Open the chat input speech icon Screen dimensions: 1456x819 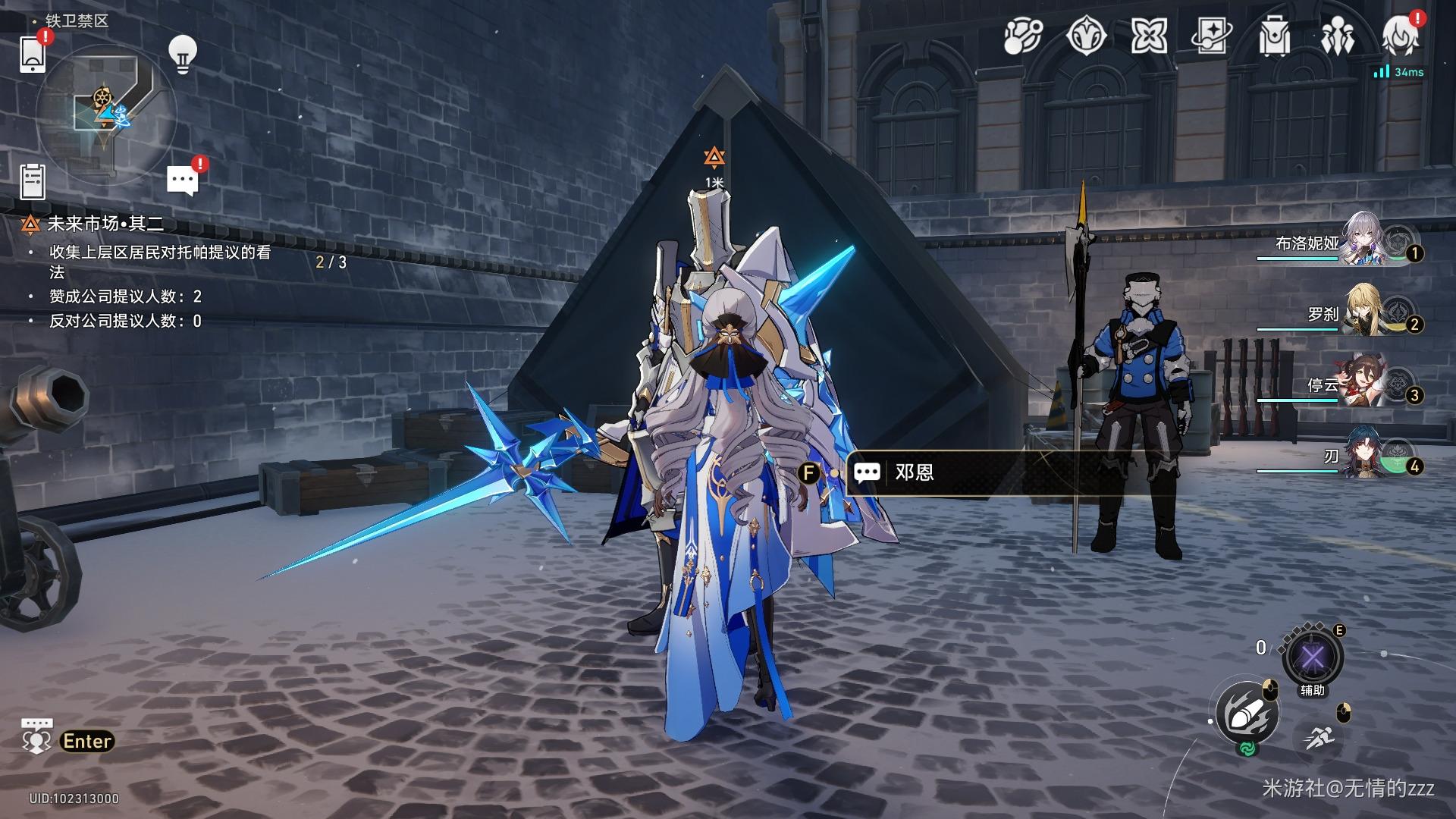[x=36, y=737]
